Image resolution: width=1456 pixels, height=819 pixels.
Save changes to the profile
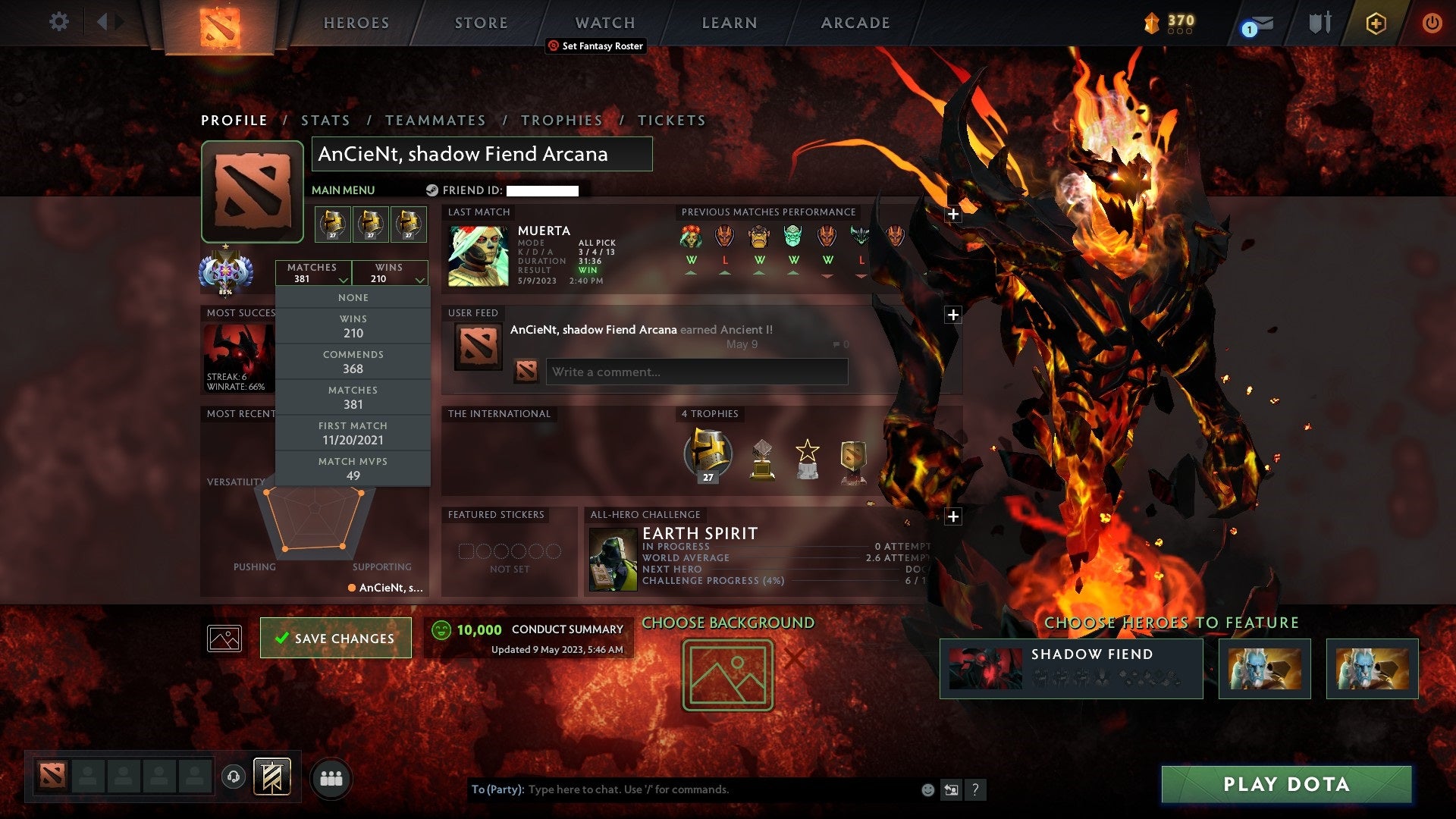[336, 638]
